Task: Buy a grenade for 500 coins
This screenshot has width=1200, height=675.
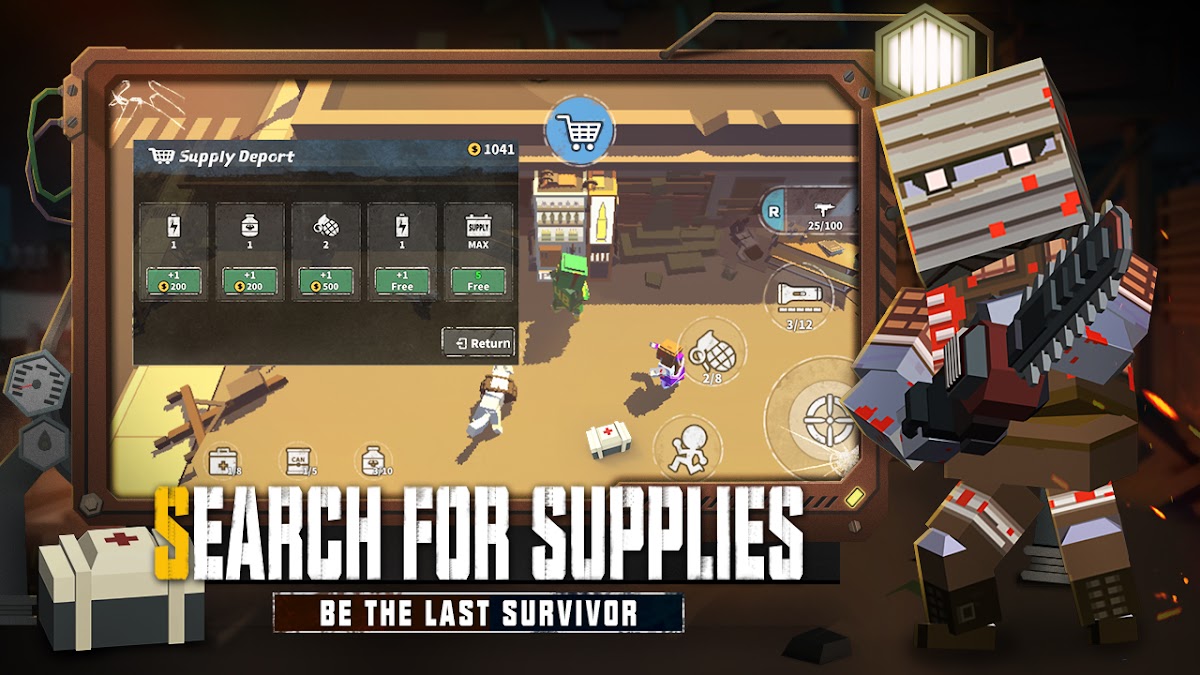Action: pos(325,281)
